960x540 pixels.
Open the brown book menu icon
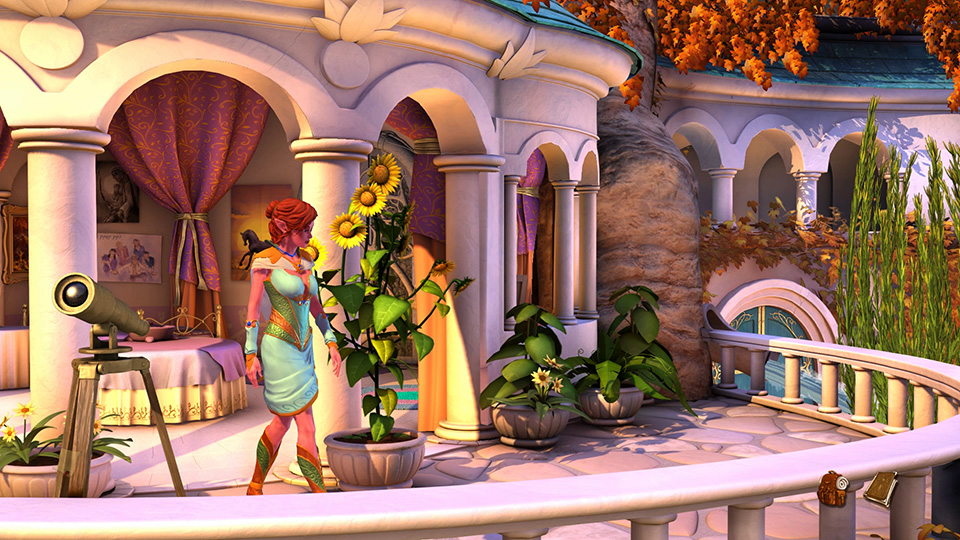pos(880,488)
